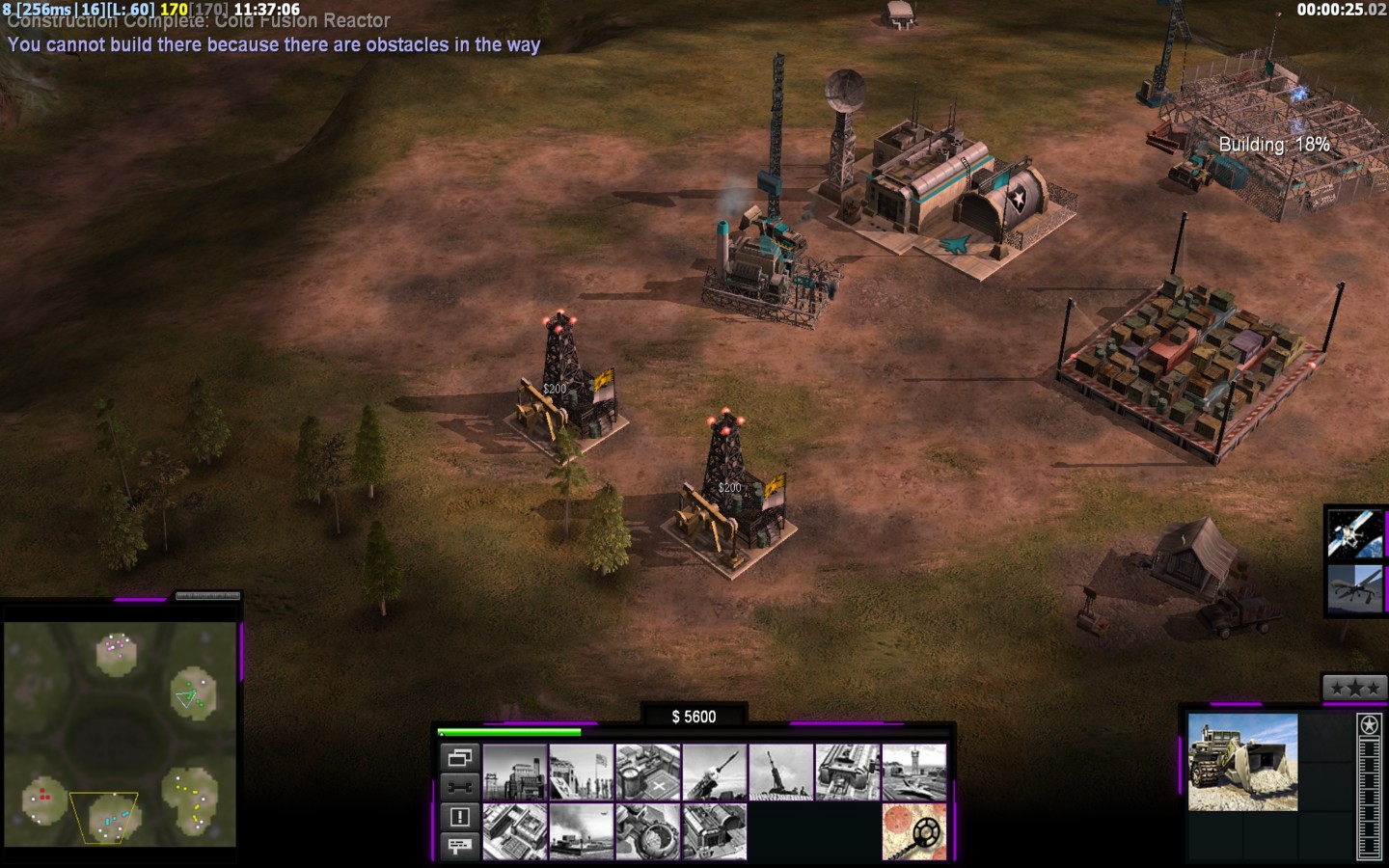The height and width of the screenshot is (868, 1389).
Task: Build the Particle Cannon superweapon
Action: coord(648,831)
